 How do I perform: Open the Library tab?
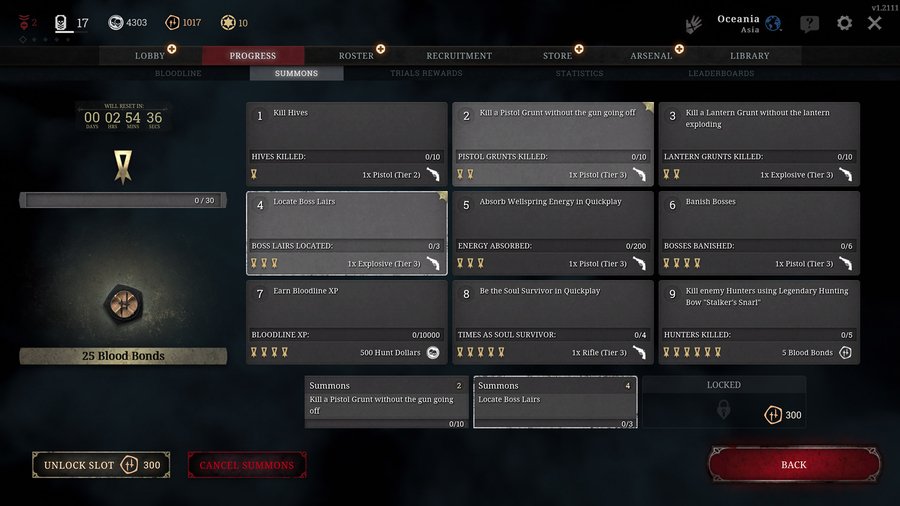(749, 56)
